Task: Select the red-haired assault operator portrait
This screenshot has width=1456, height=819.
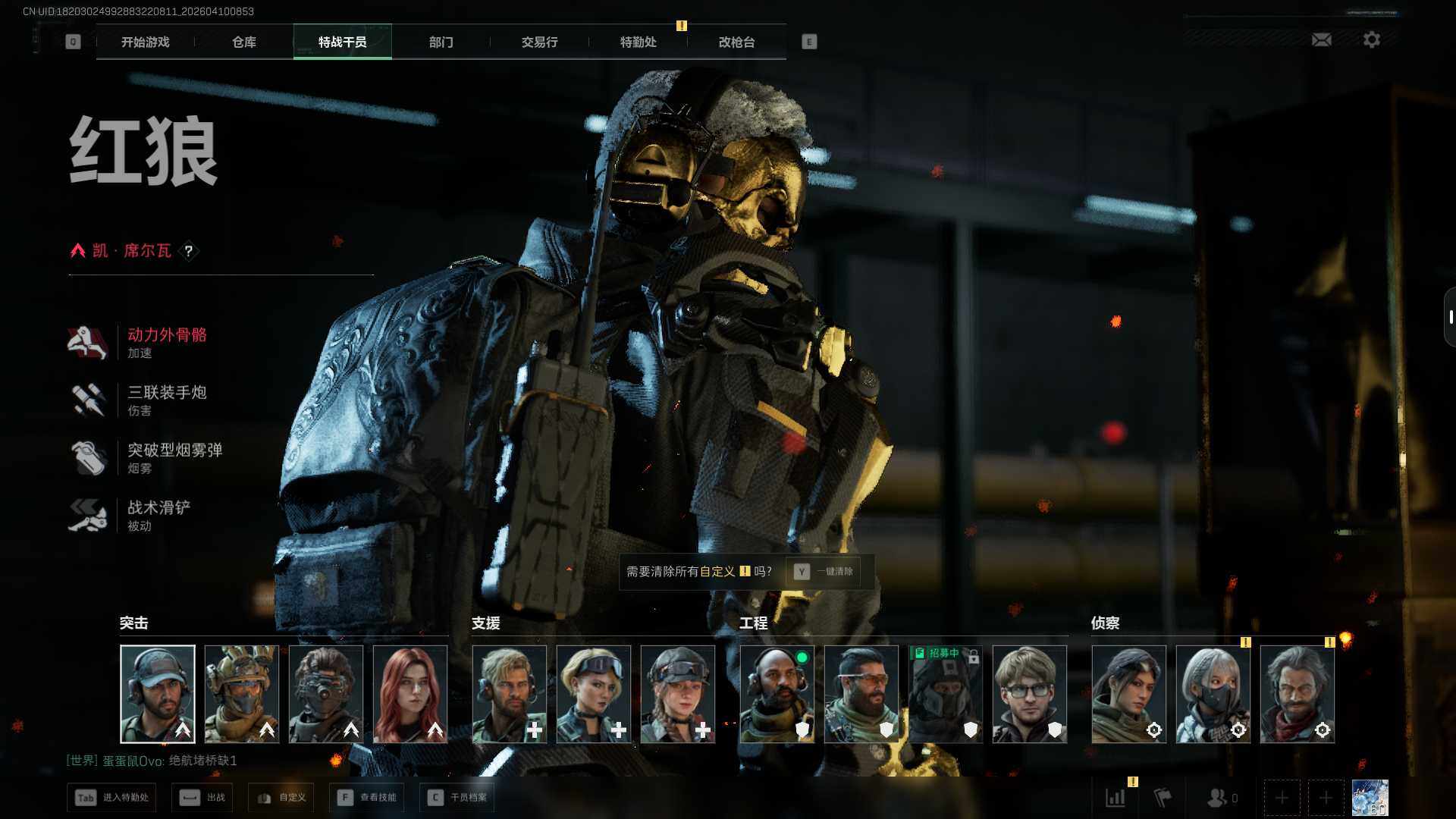Action: pos(410,694)
